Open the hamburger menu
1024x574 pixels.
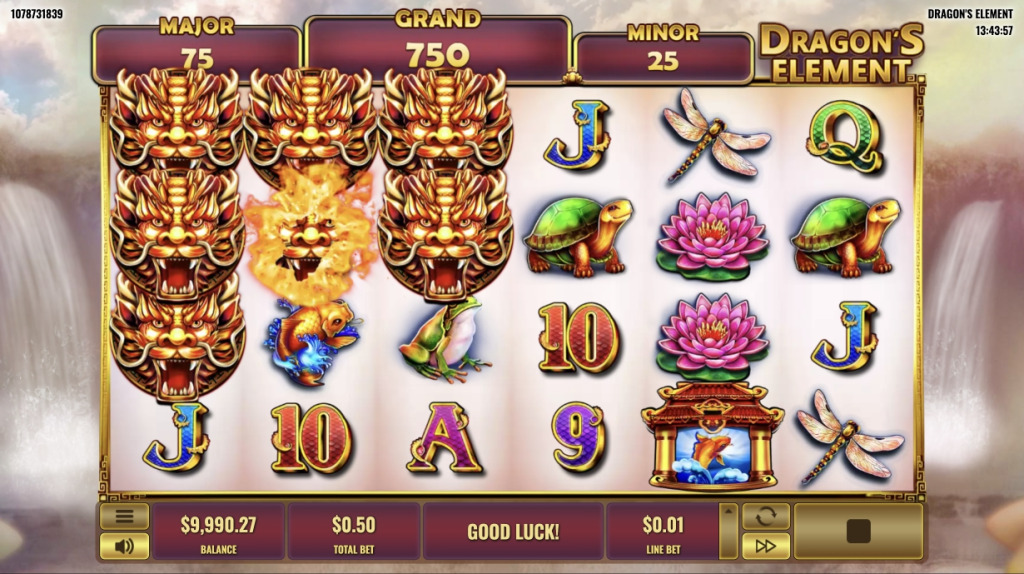click(124, 517)
